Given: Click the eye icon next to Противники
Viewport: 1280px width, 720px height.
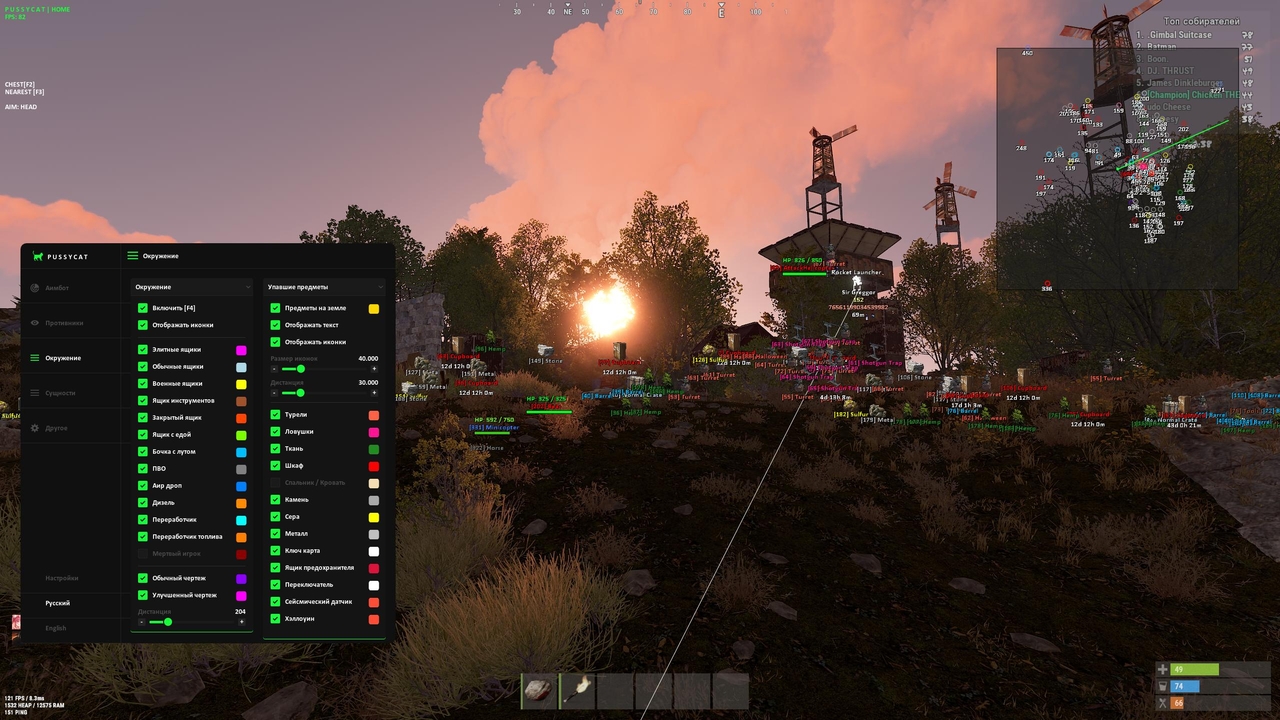Looking at the screenshot, I should click(36, 323).
